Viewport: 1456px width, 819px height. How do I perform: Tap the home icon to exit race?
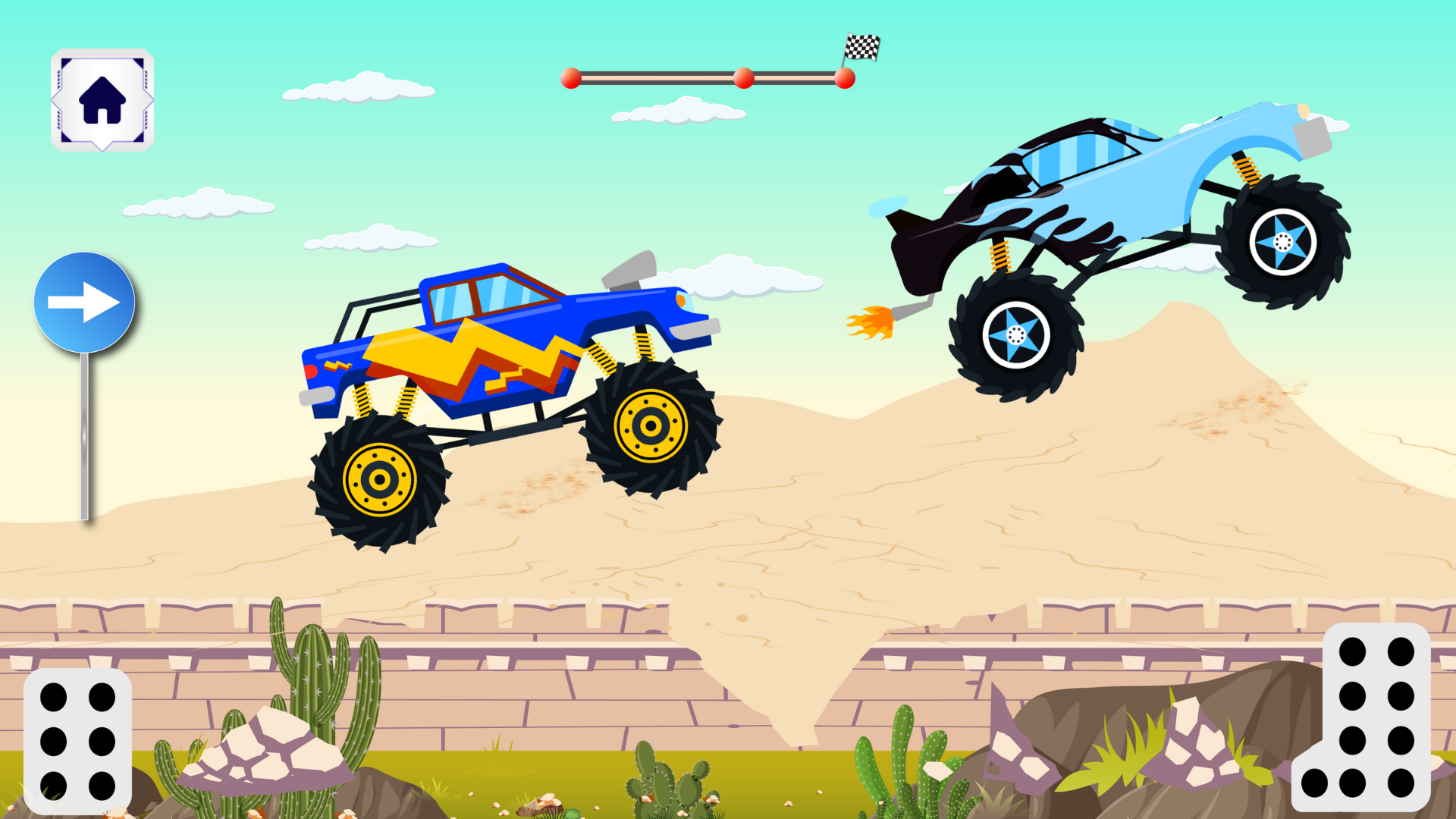102,99
